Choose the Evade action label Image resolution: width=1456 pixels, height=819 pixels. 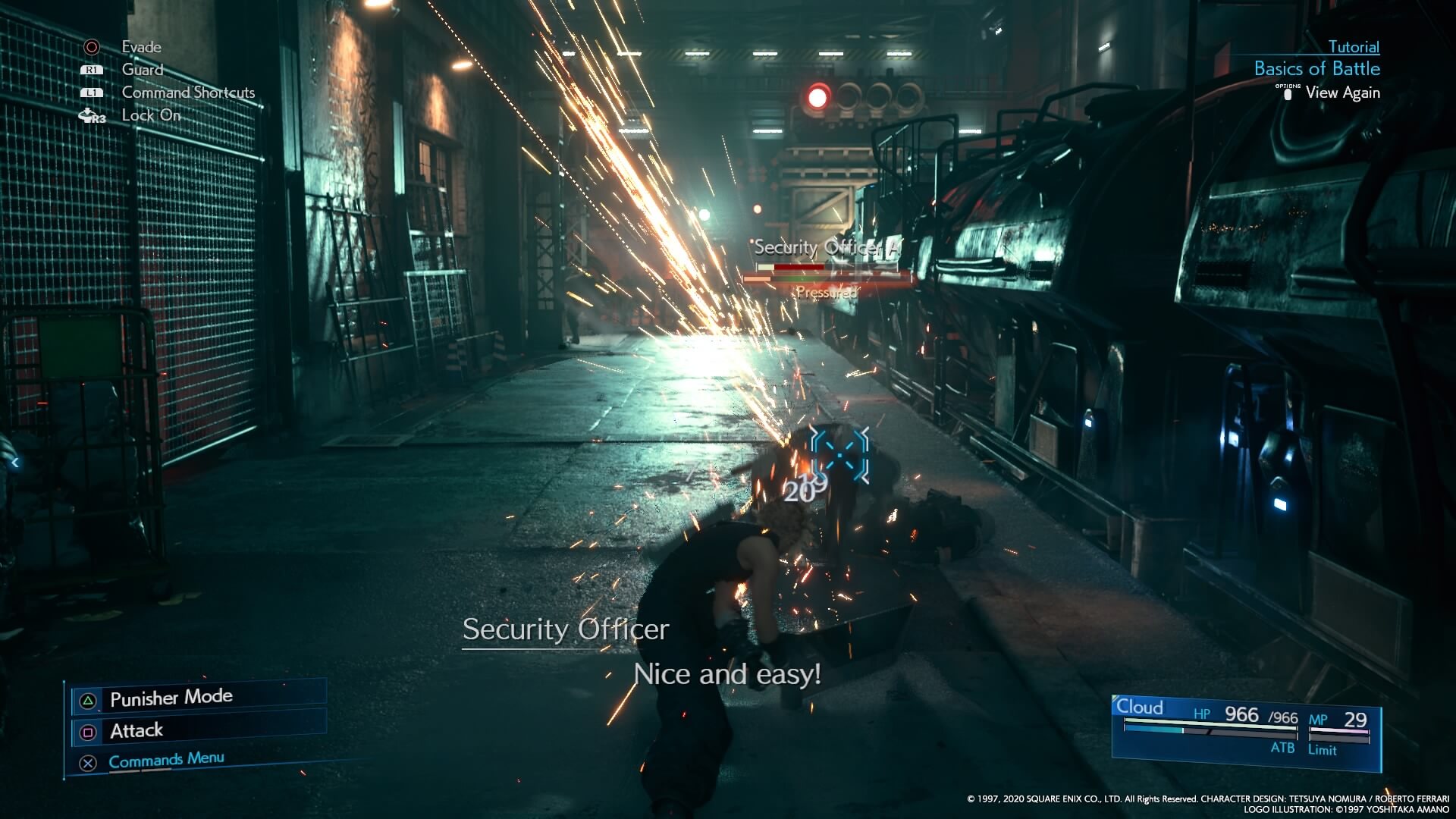coord(141,47)
